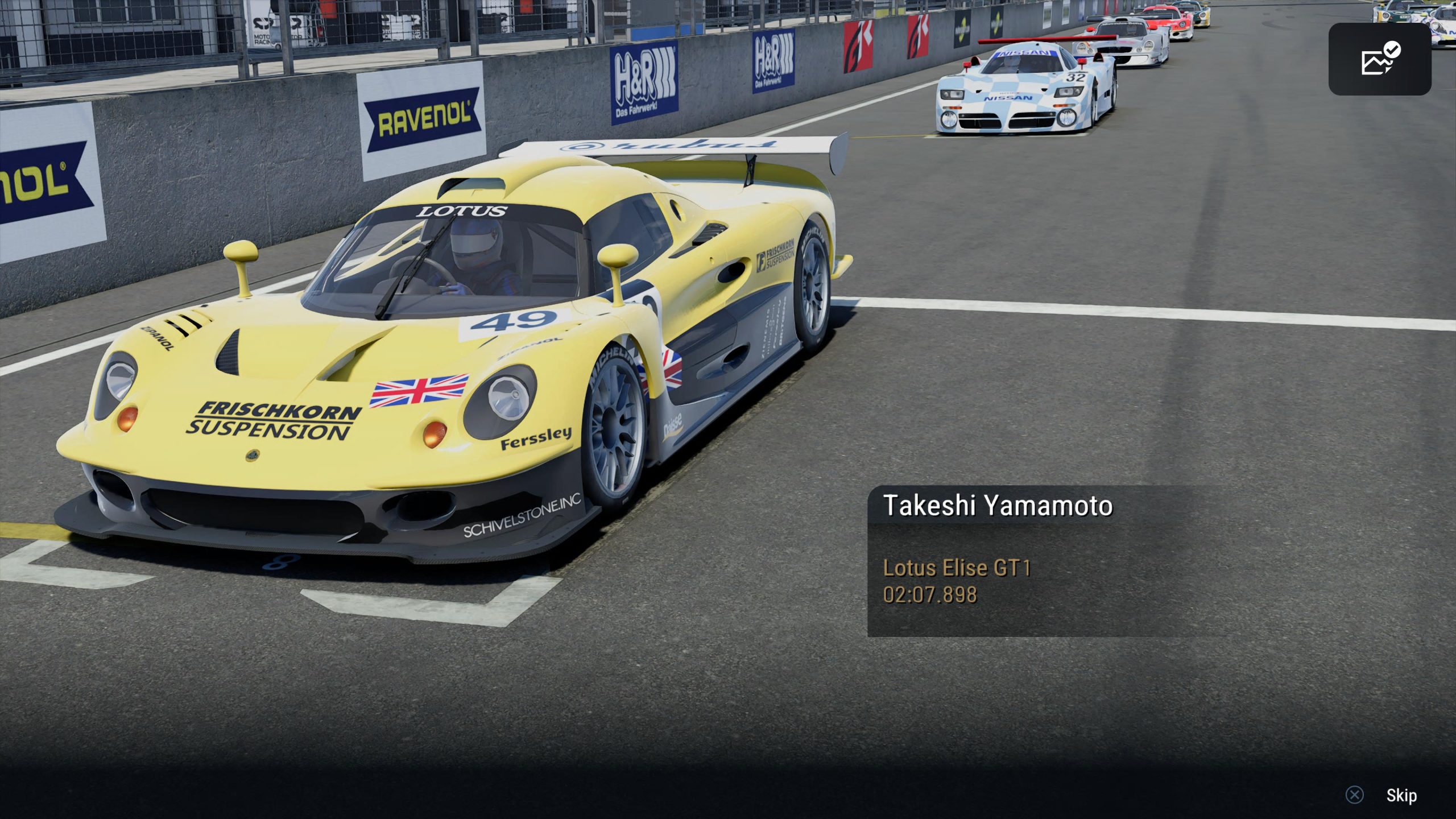The height and width of the screenshot is (819, 1456).
Task: Open the screenshot saved notification
Action: [x=1379, y=59]
